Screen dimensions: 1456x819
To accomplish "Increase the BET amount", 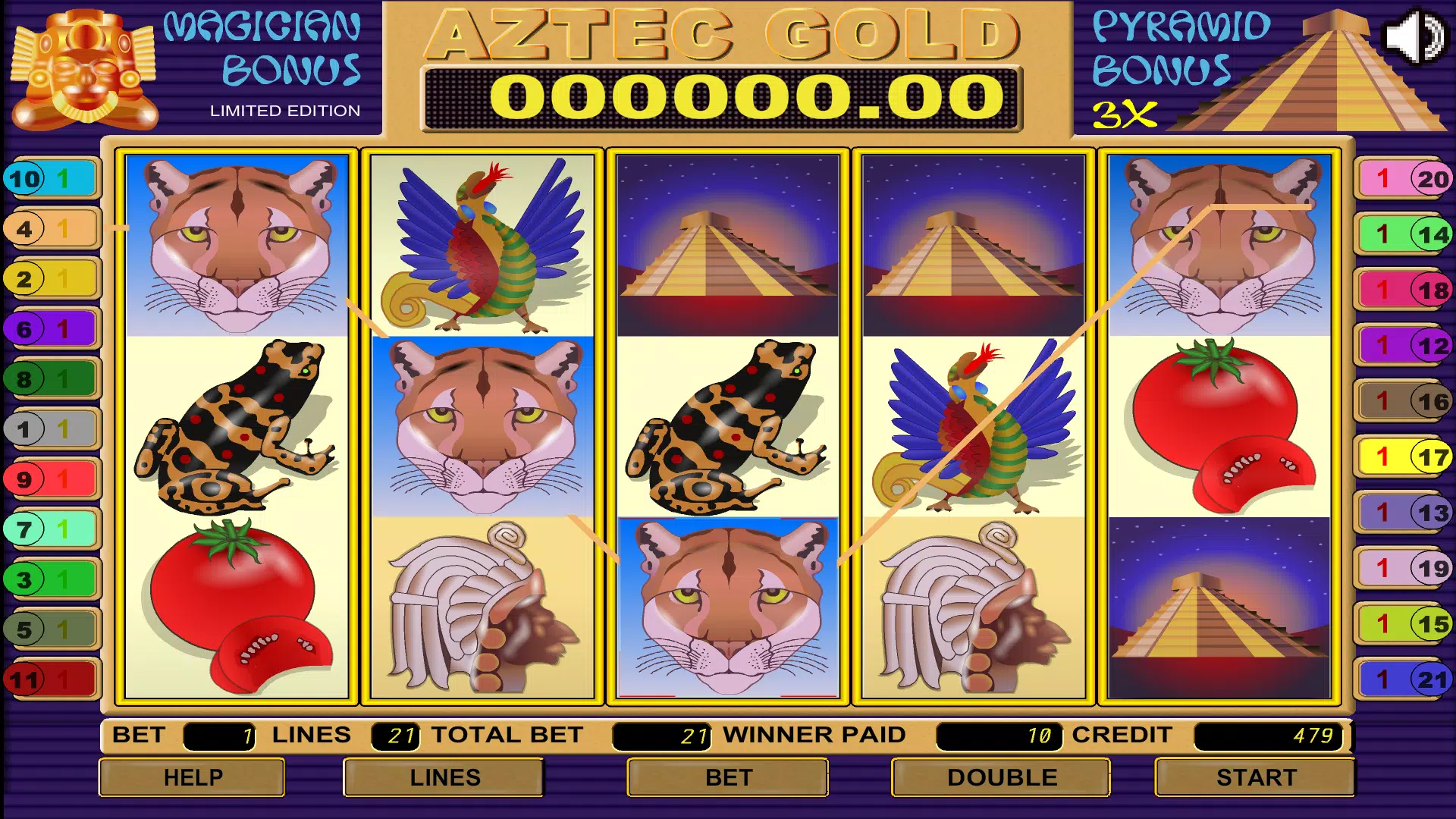I will tap(728, 777).
